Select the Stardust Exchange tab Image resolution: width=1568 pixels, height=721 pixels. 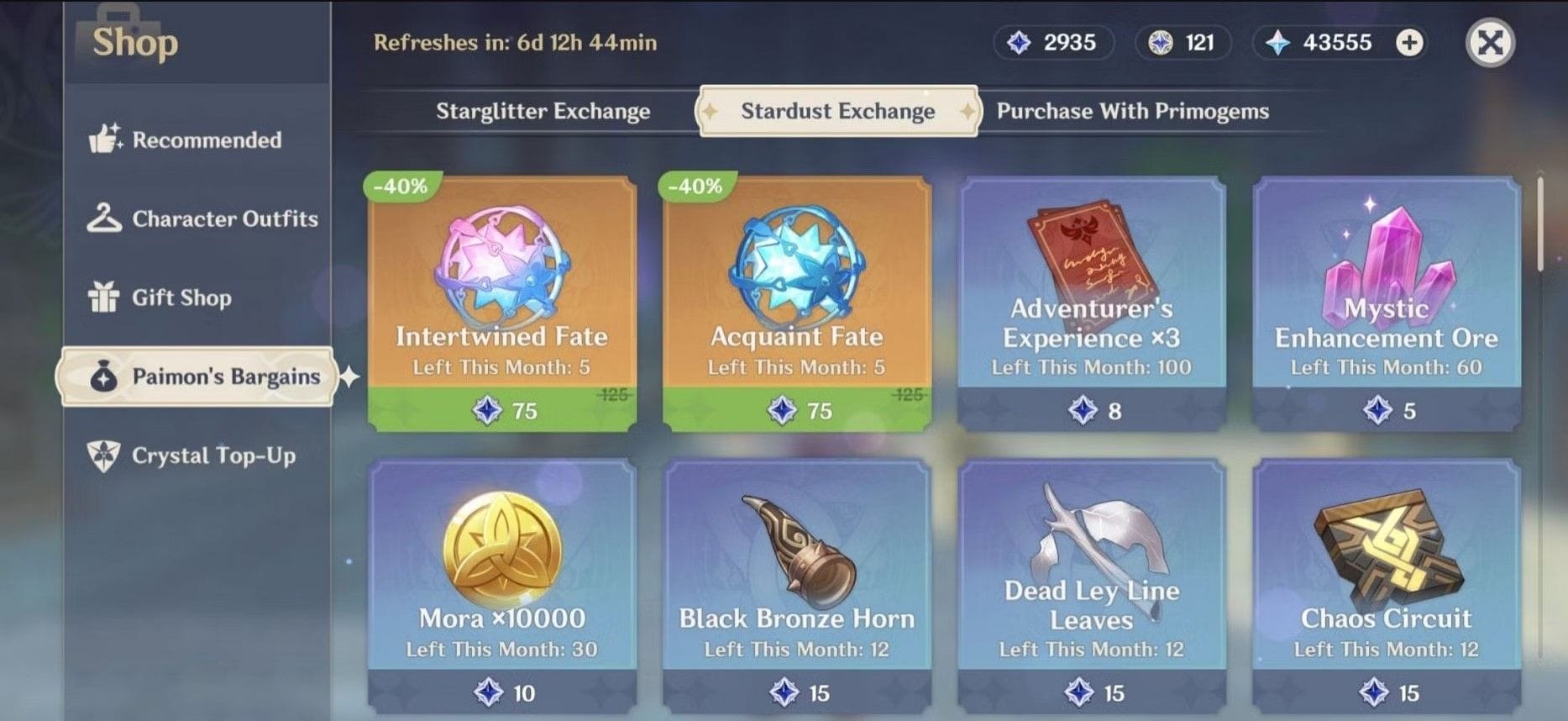point(837,111)
